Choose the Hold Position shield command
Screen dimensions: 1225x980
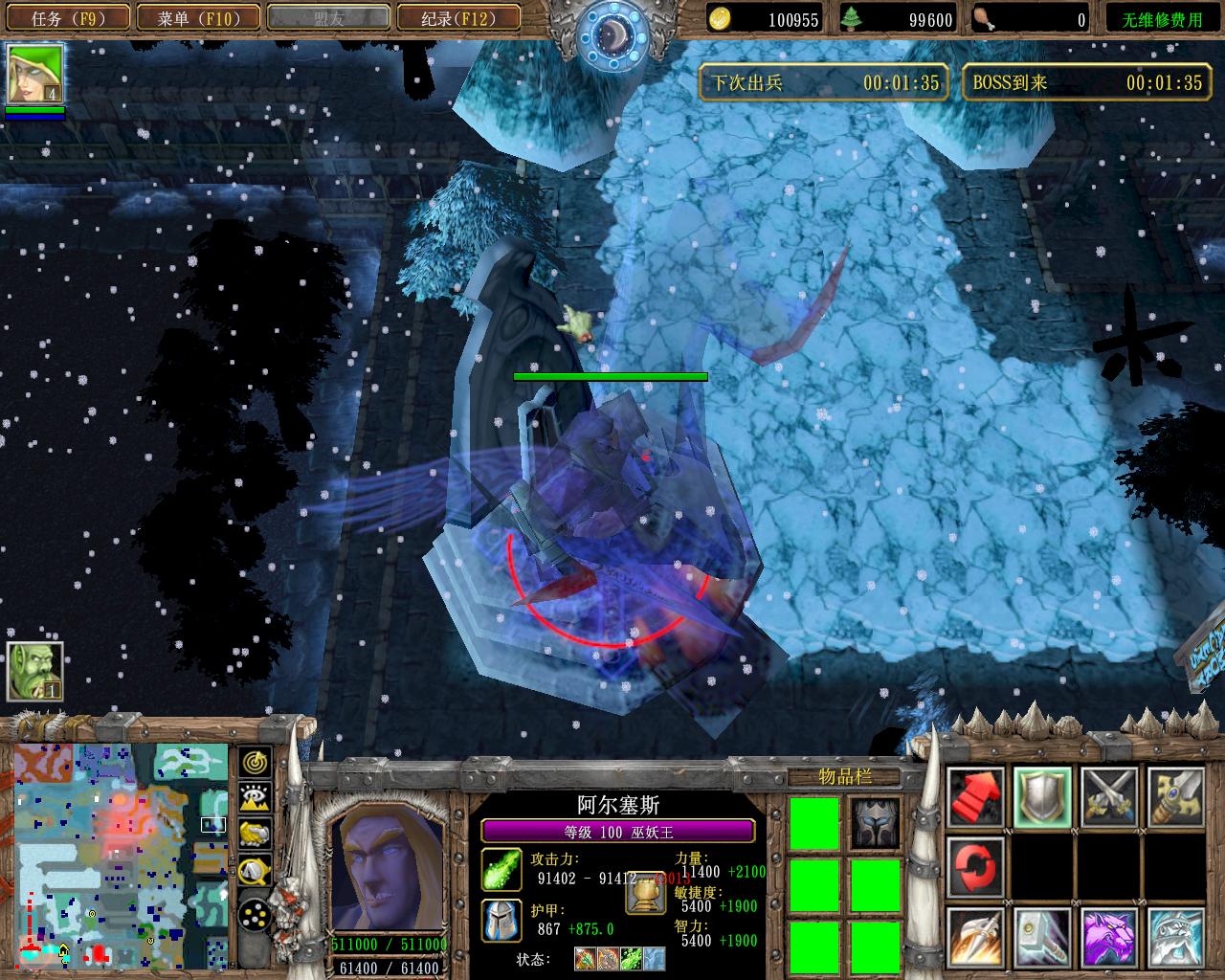click(x=1042, y=797)
